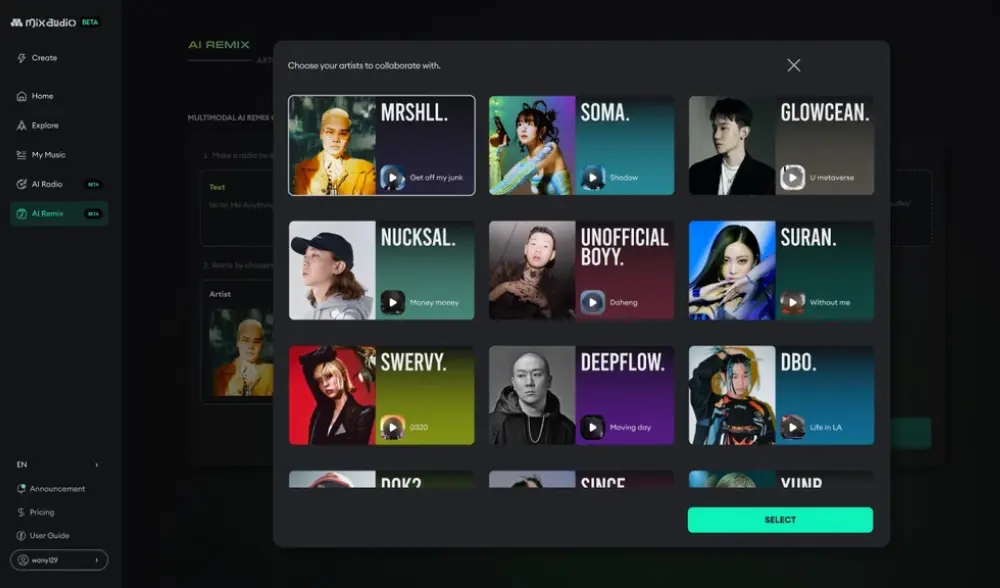Image resolution: width=1000 pixels, height=588 pixels.
Task: Pick the SURAN artist card
Action: pos(781,270)
